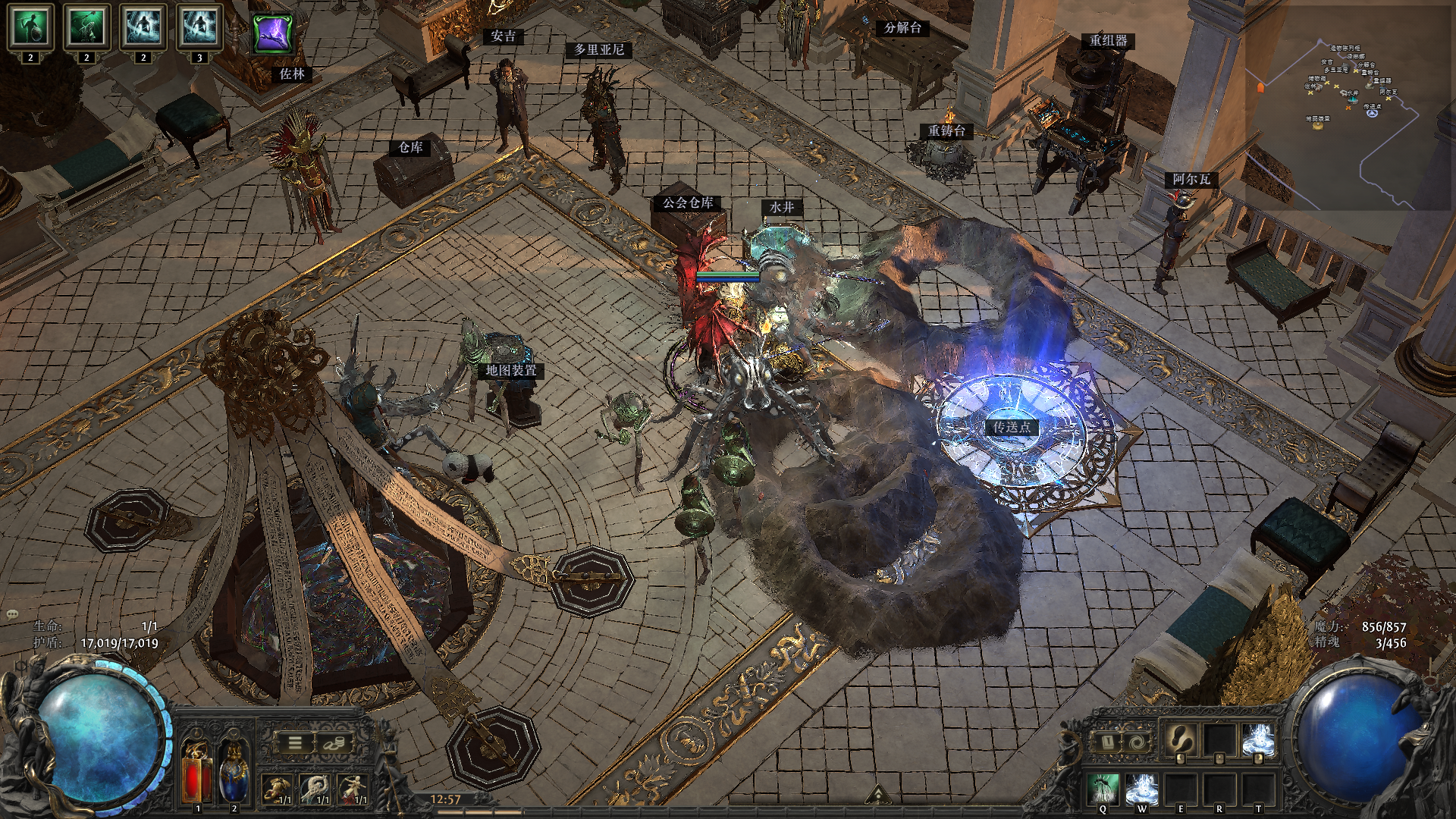Image resolution: width=1456 pixels, height=819 pixels.
Task: Open the main menu three-lines button
Action: (294, 743)
